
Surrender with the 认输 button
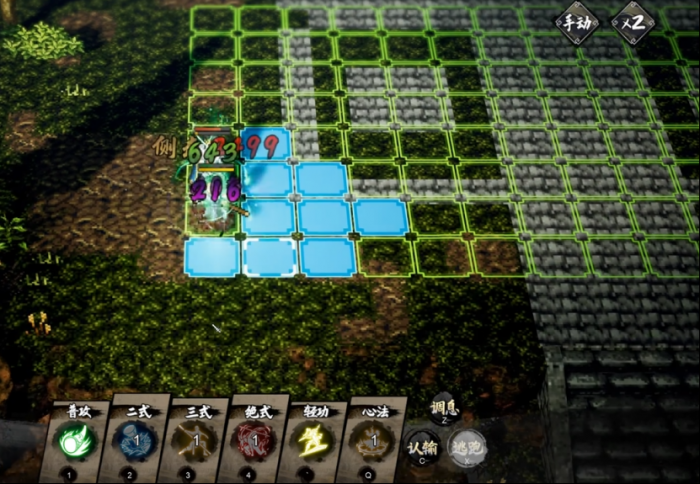(x=424, y=448)
